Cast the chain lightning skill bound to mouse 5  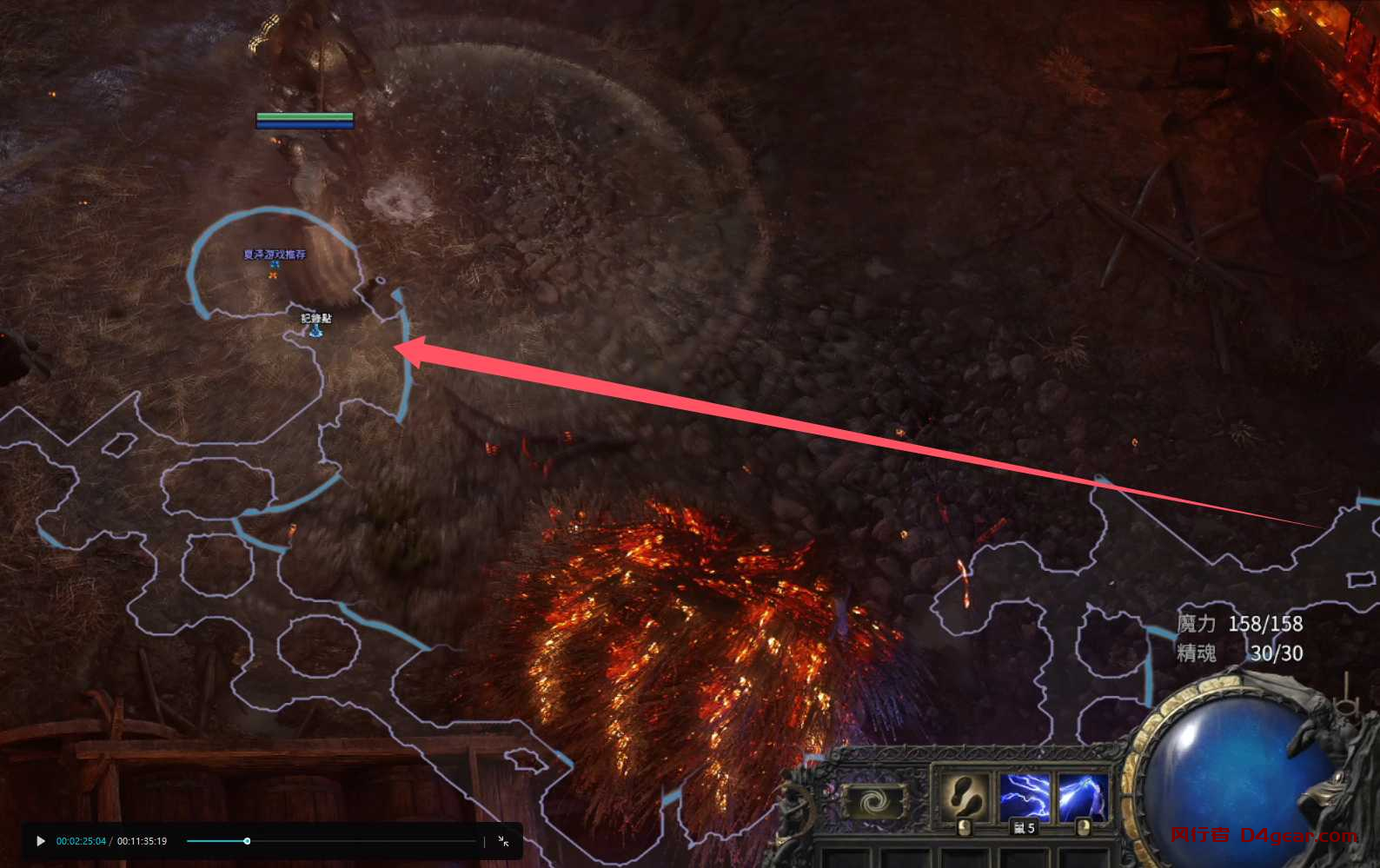click(x=1025, y=795)
